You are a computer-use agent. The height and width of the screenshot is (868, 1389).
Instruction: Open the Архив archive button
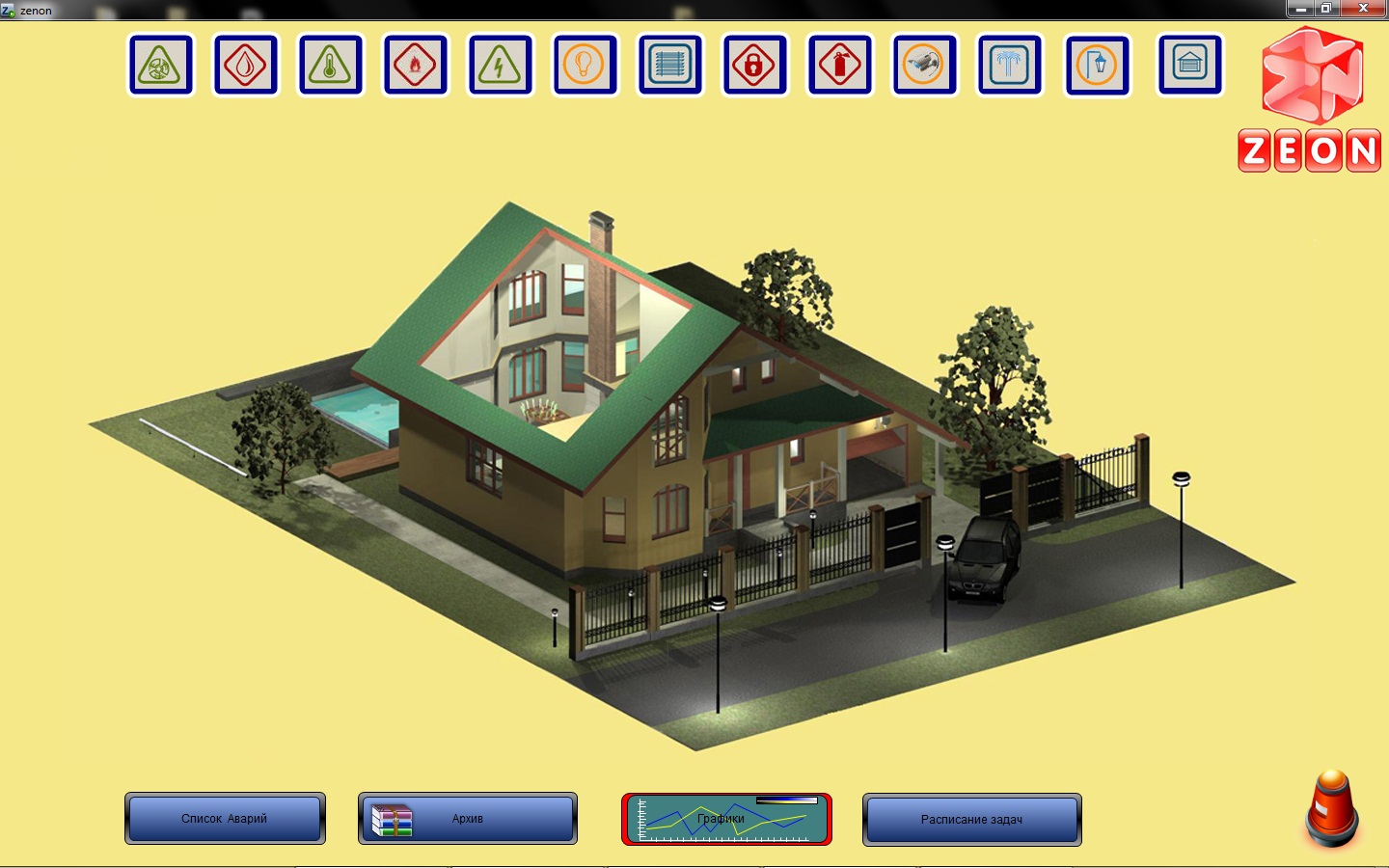point(468,819)
